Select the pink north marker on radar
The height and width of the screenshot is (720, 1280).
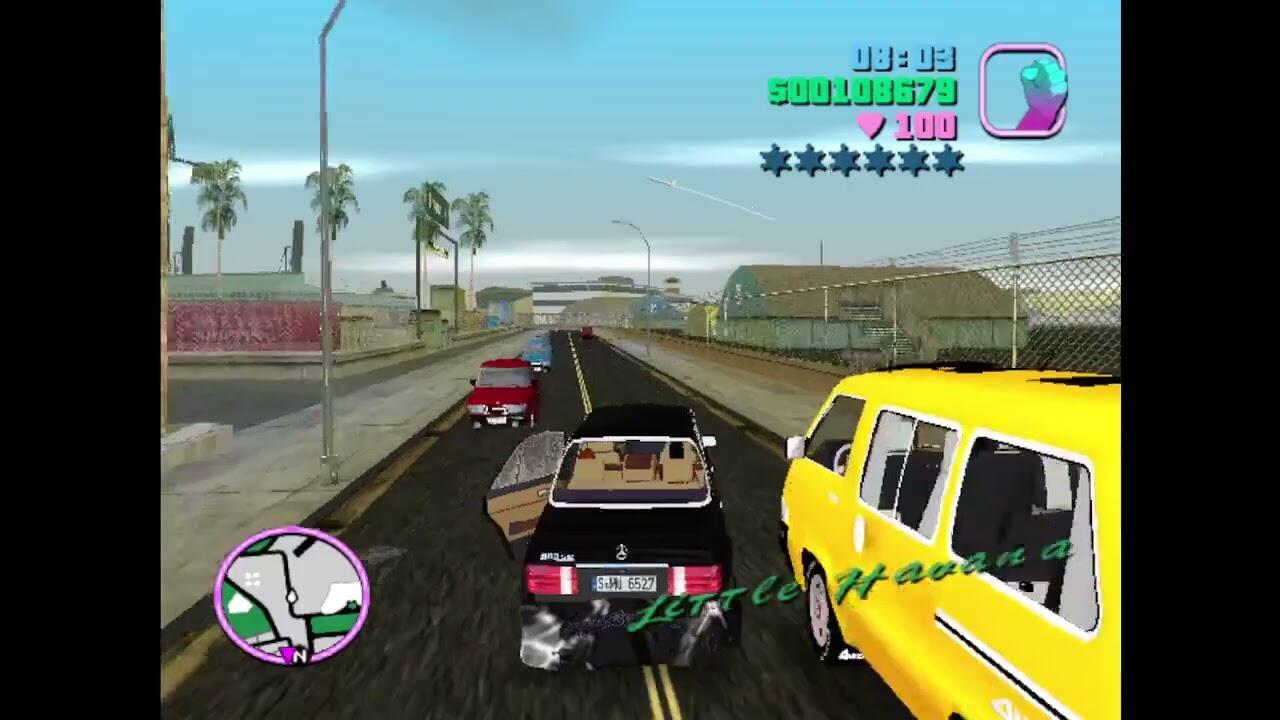(x=289, y=656)
